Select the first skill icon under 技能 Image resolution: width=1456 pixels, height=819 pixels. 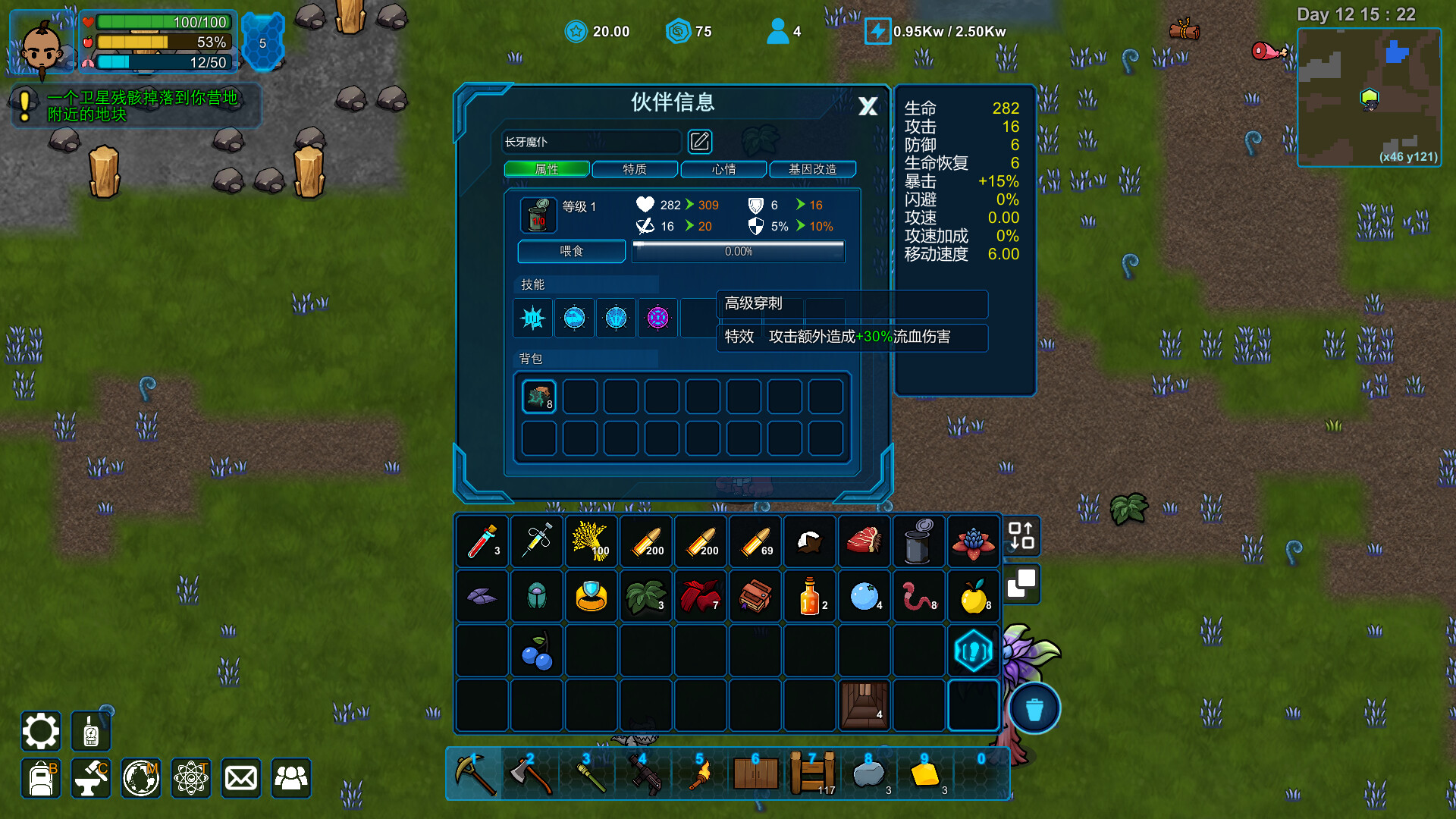(532, 318)
